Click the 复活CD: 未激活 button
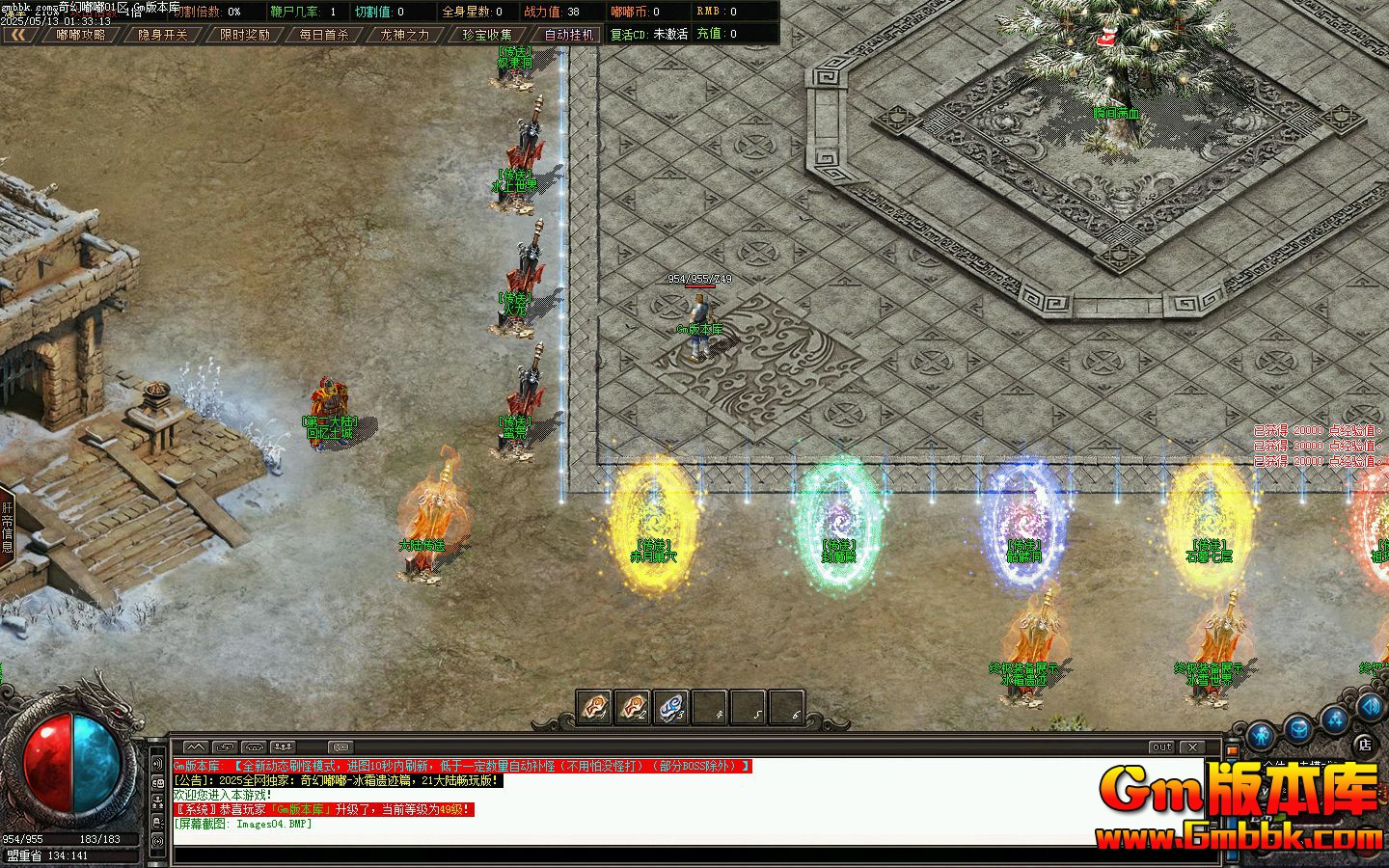Viewport: 1389px width, 868px height. [650, 34]
